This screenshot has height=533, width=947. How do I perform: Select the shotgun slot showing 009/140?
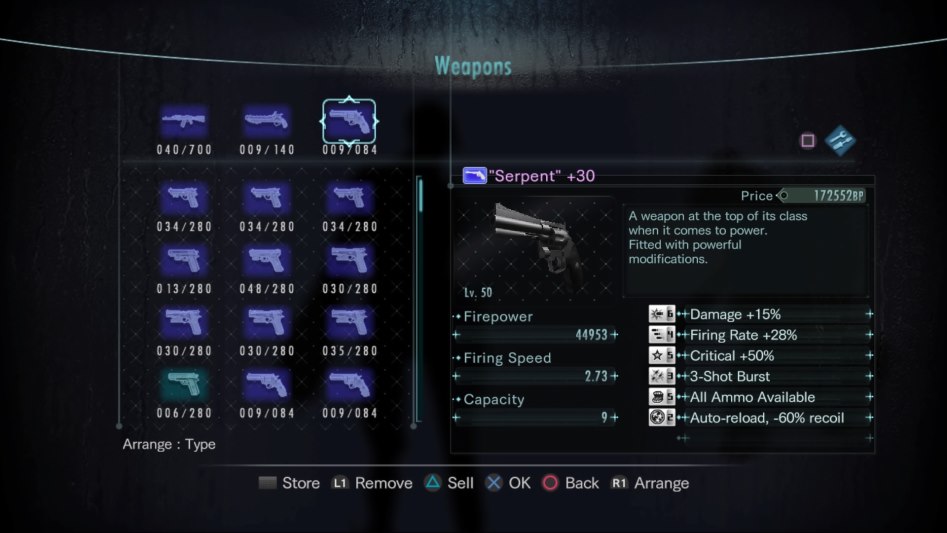click(266, 122)
